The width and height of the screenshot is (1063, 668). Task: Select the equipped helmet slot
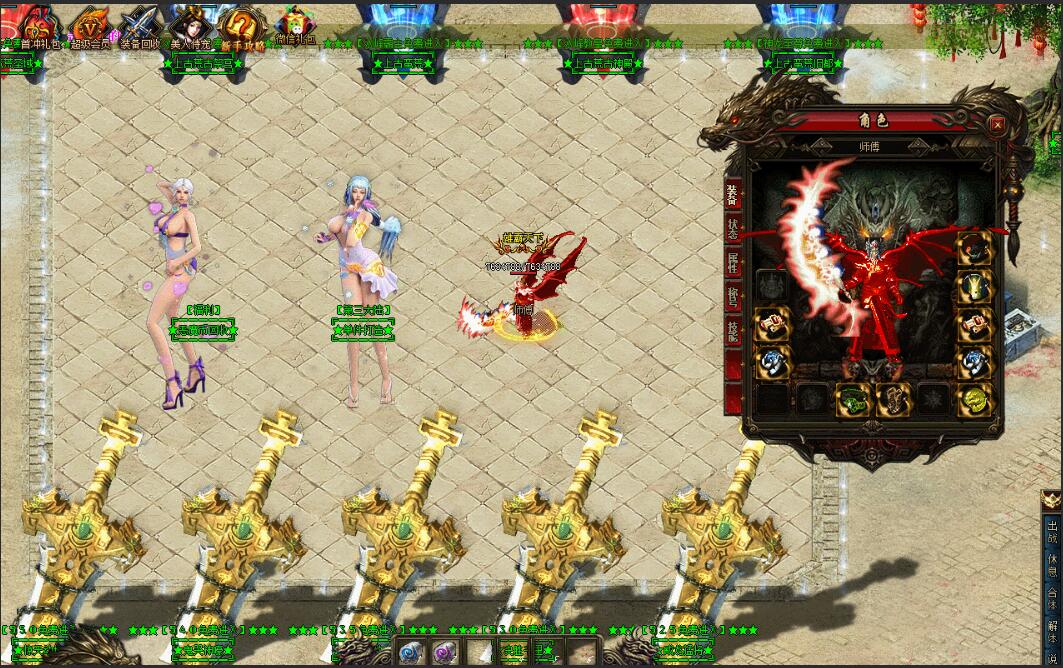coord(975,250)
